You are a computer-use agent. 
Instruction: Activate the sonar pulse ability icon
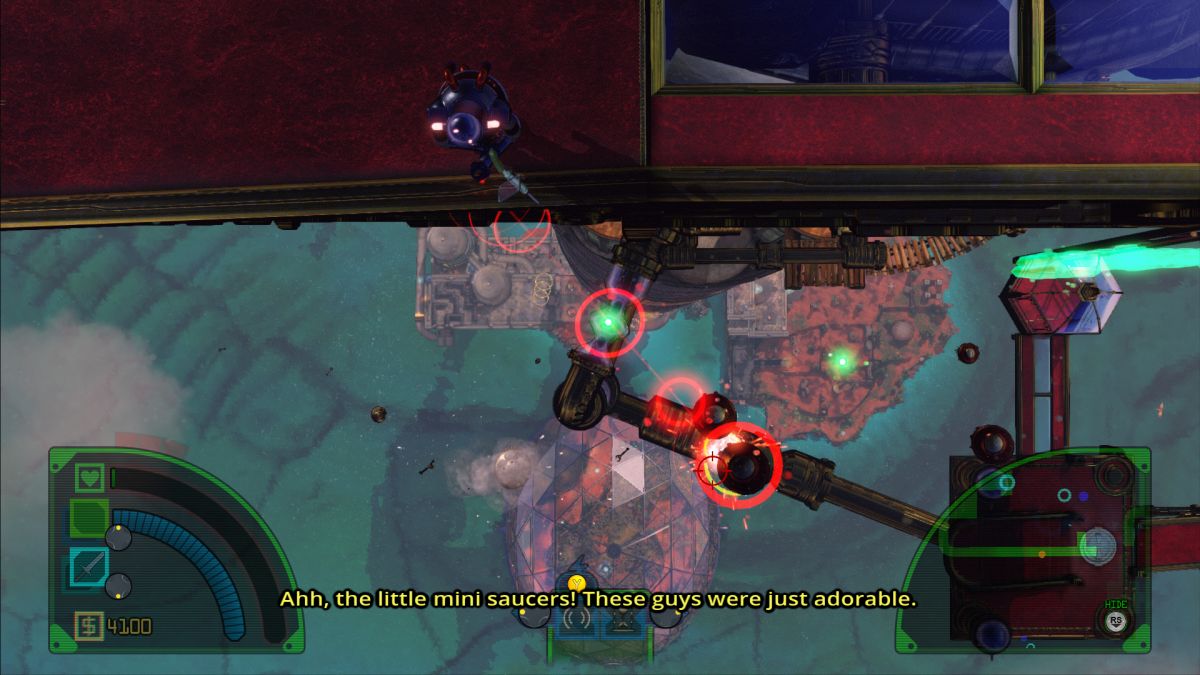[576, 622]
